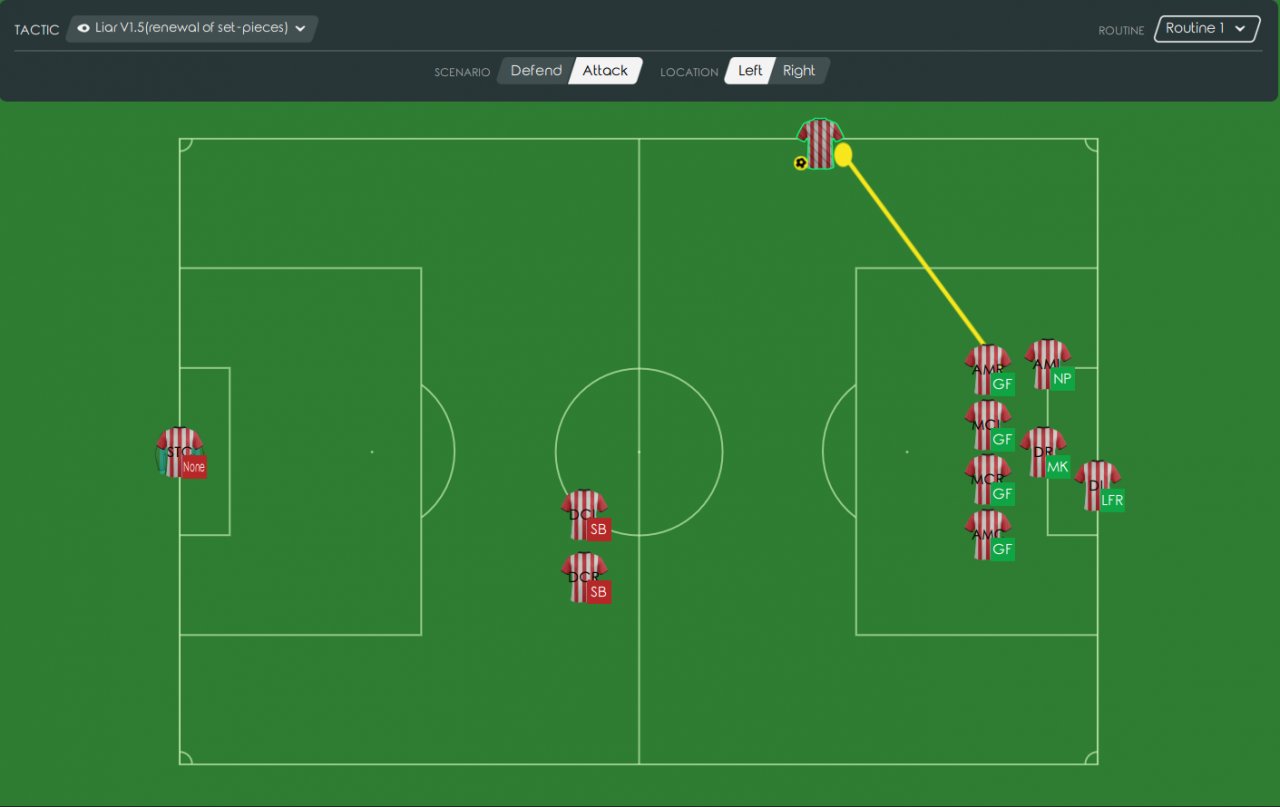
Task: Select the DL player marked LFR
Action: 1097,485
